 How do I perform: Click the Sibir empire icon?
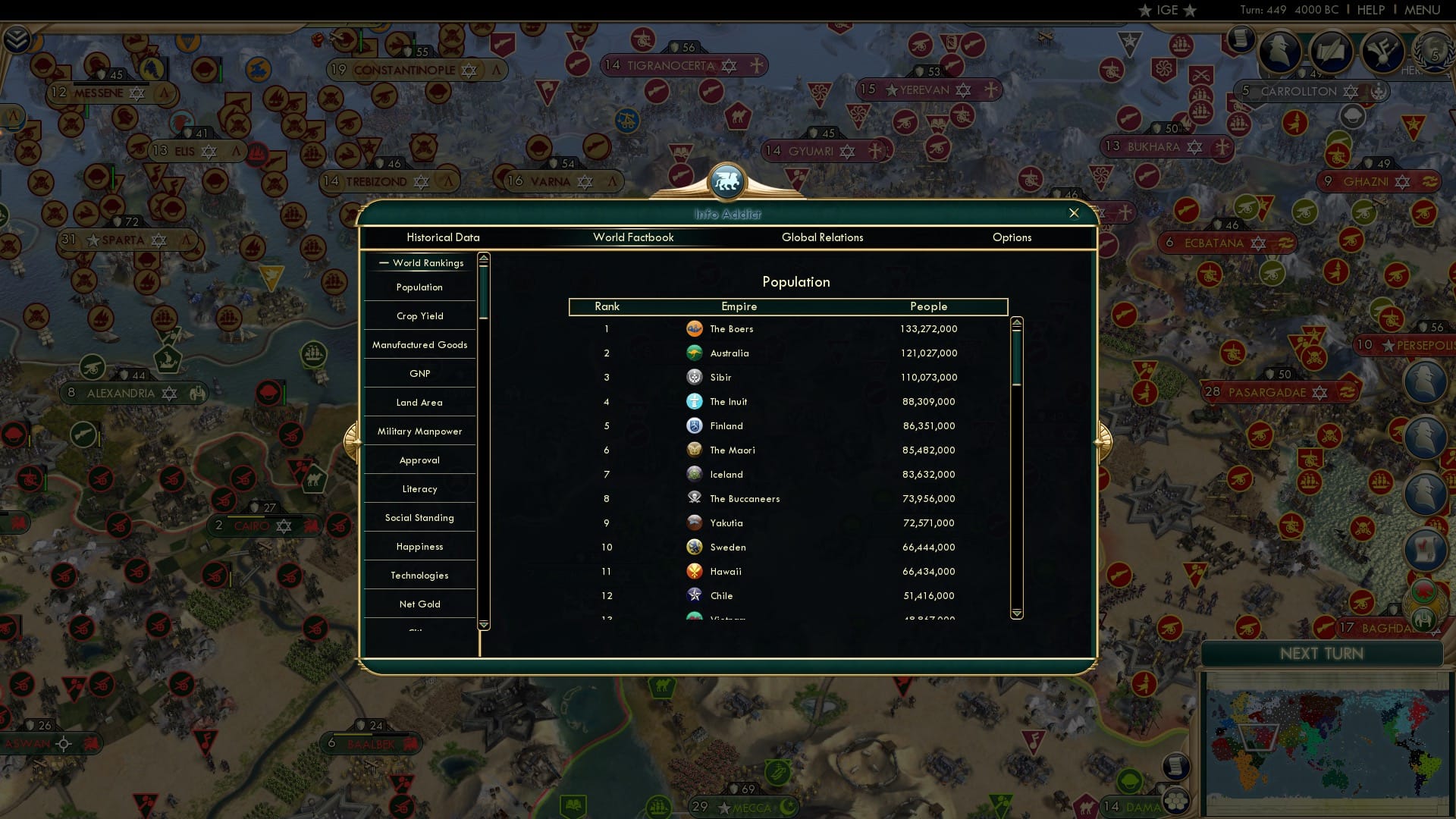click(x=695, y=377)
